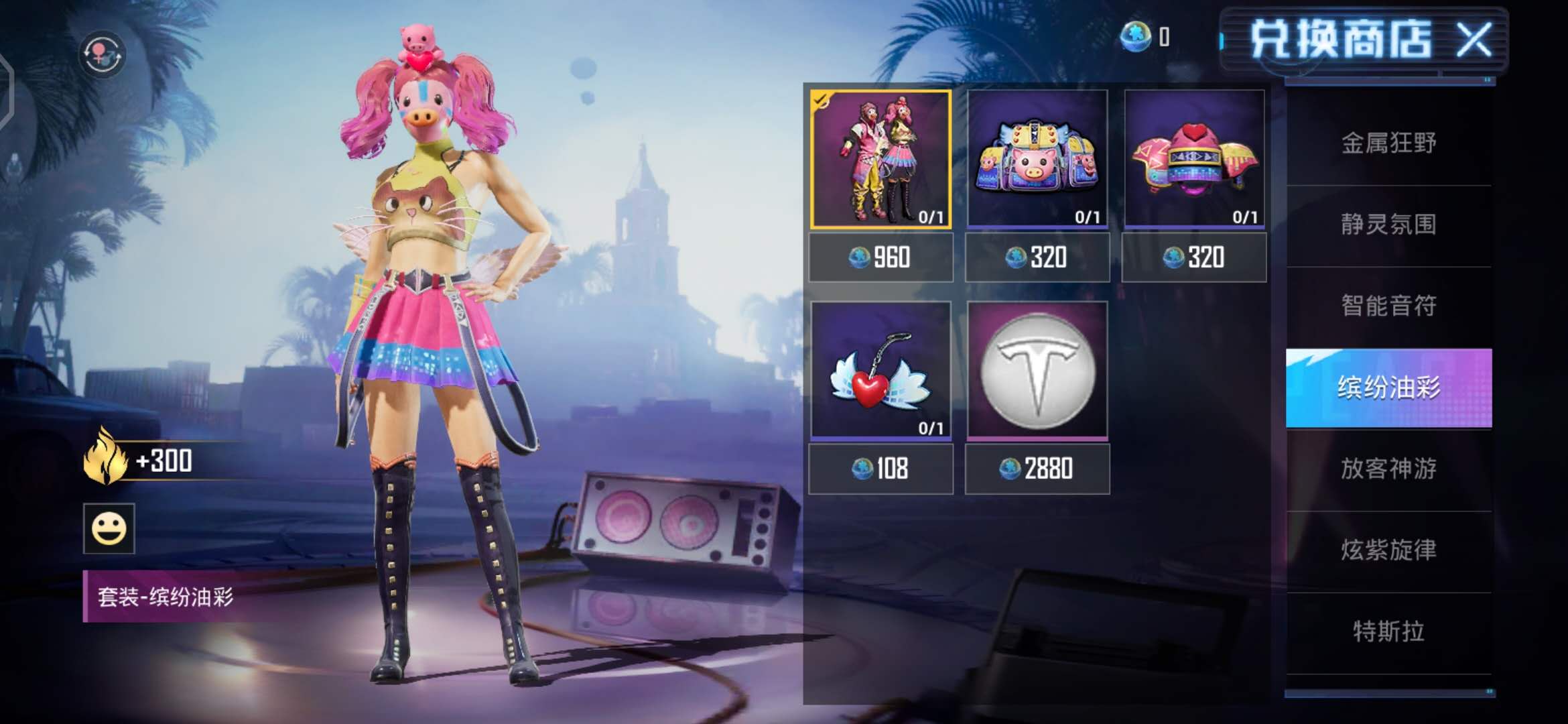This screenshot has width=1568, height=724.
Task: Click the token currency icon
Action: pos(1135,36)
